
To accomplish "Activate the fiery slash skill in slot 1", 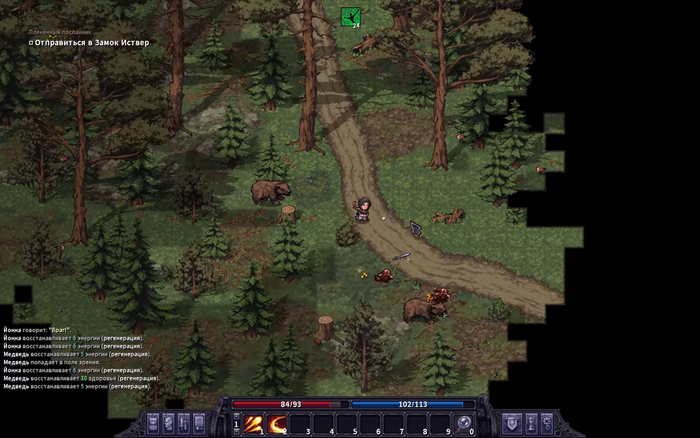I will pyautogui.click(x=254, y=423).
